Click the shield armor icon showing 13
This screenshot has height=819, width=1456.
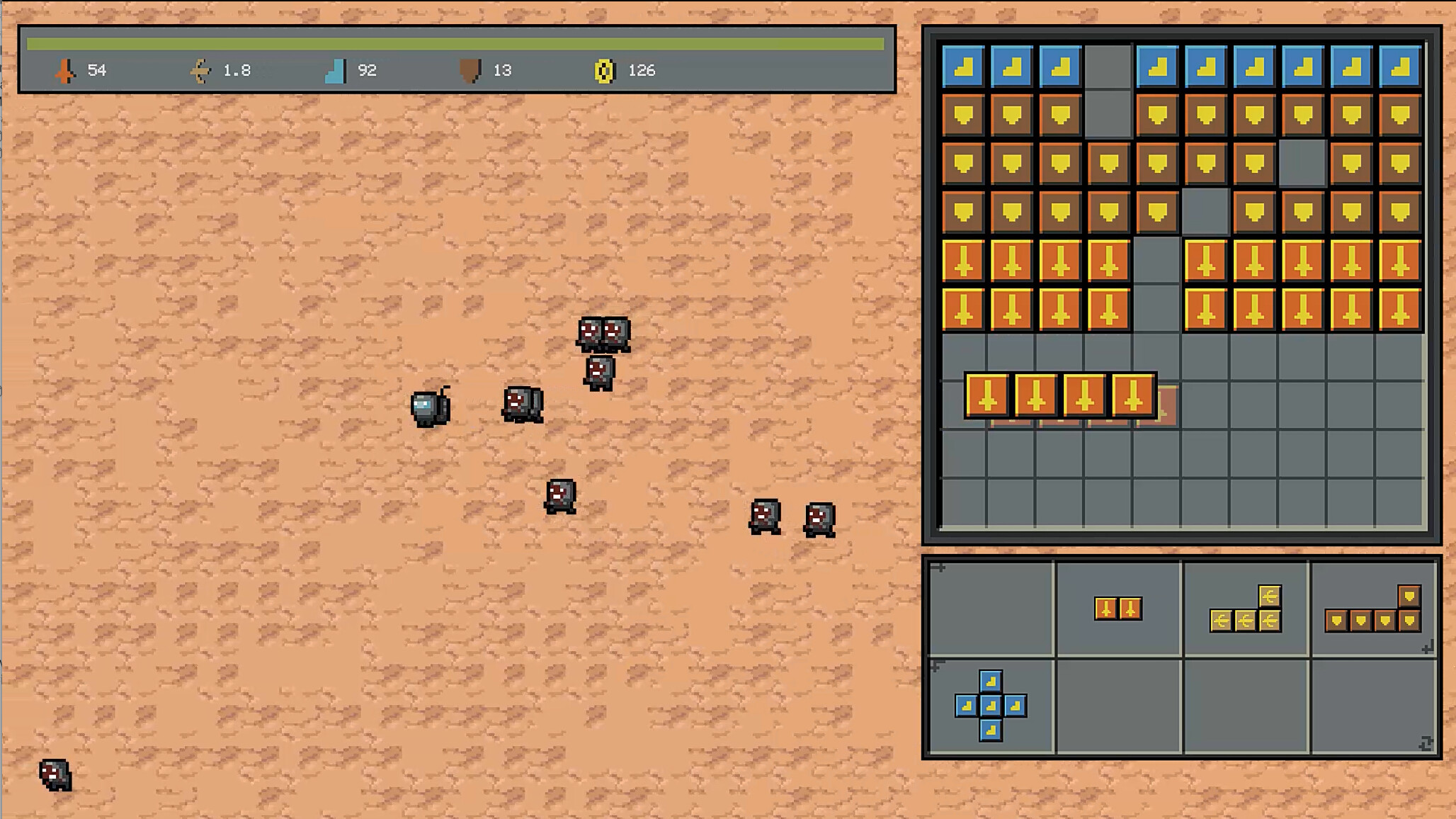coord(472,70)
